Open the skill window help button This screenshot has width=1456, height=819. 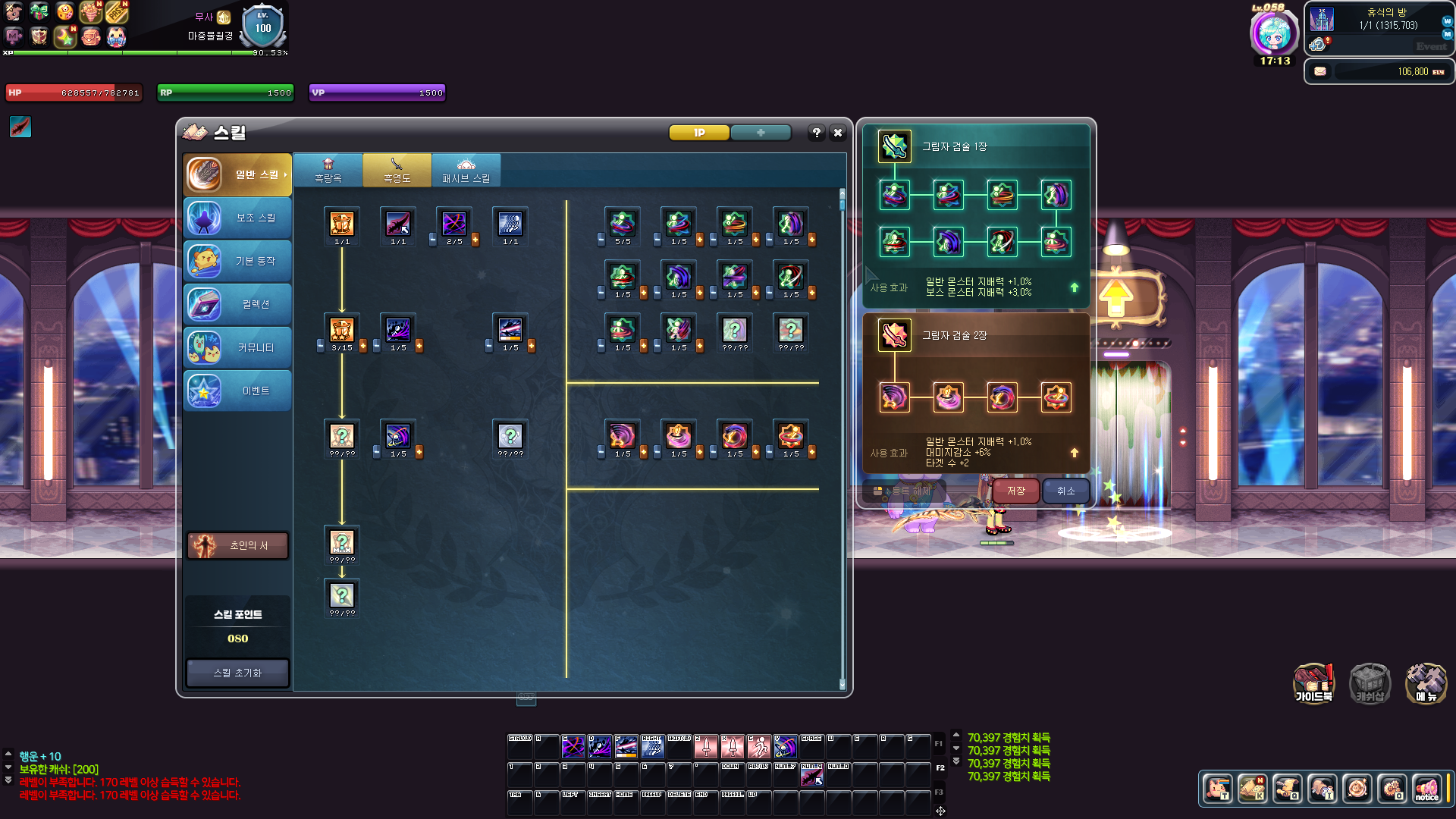[816, 133]
